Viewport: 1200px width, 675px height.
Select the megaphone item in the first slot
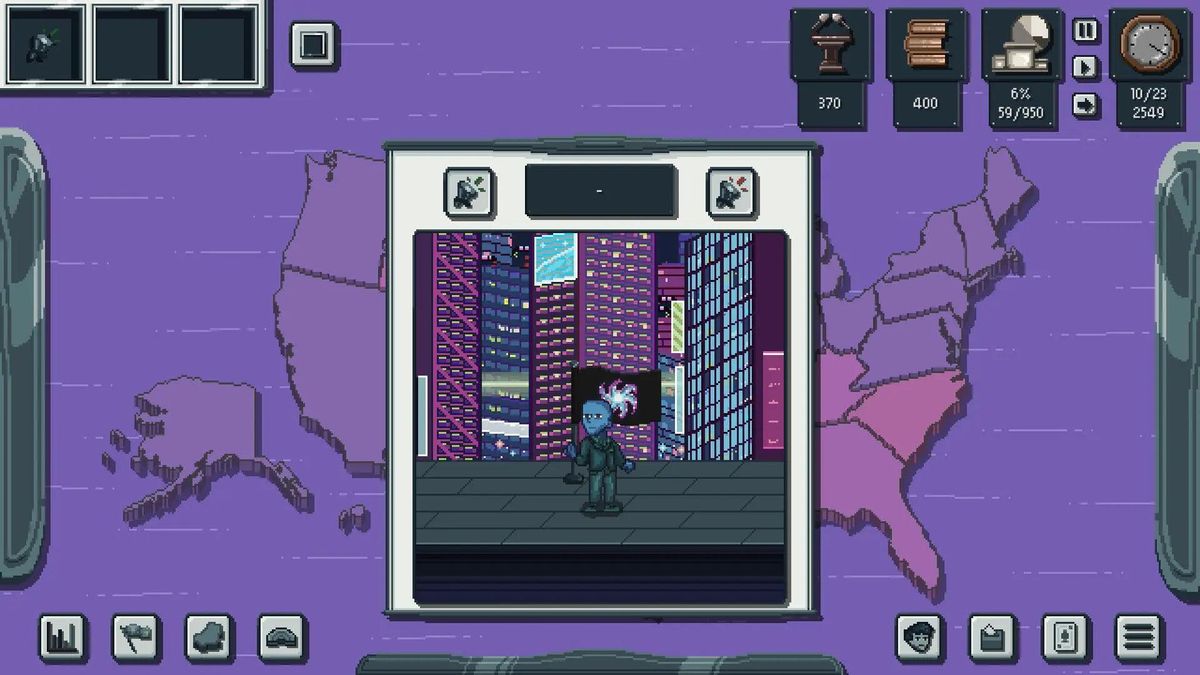click(43, 45)
